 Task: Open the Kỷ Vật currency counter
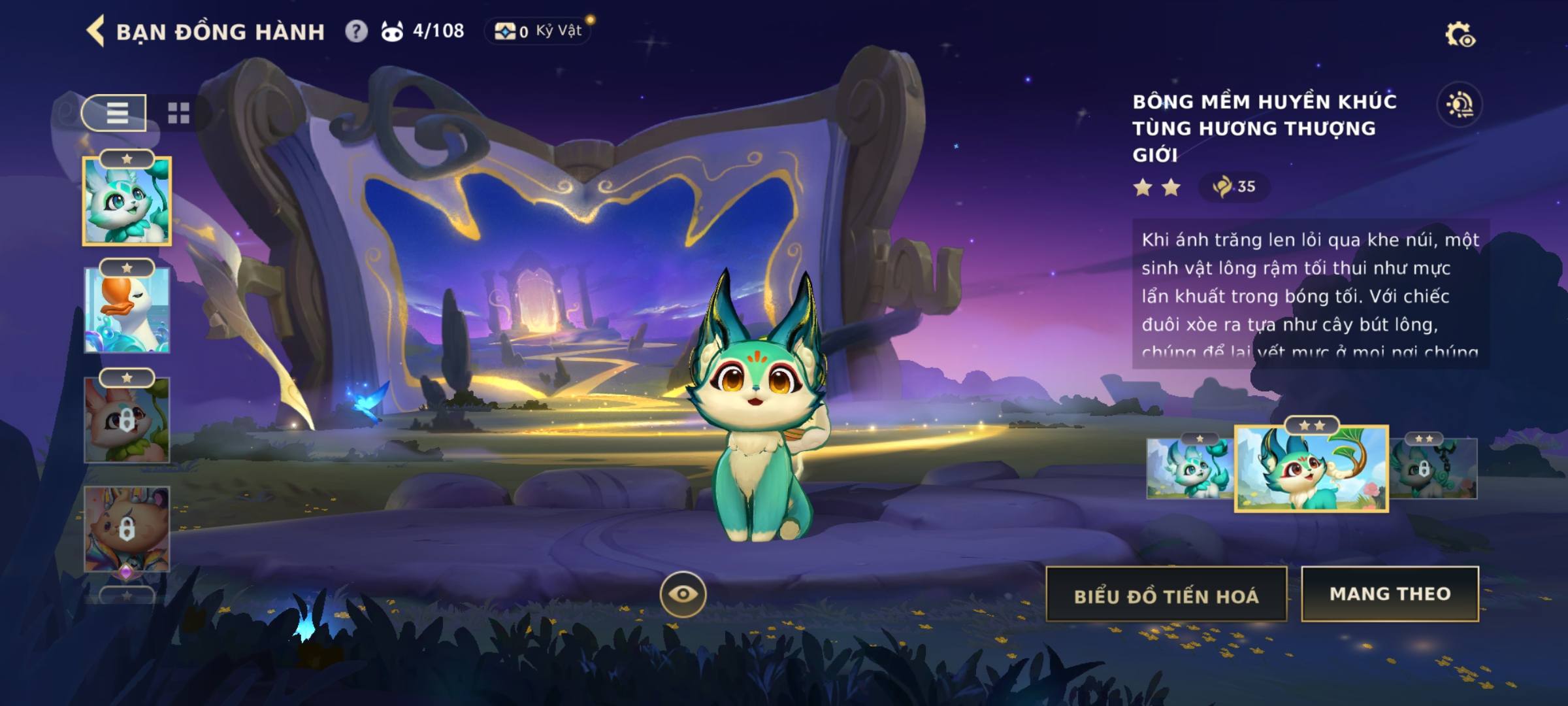pos(538,31)
